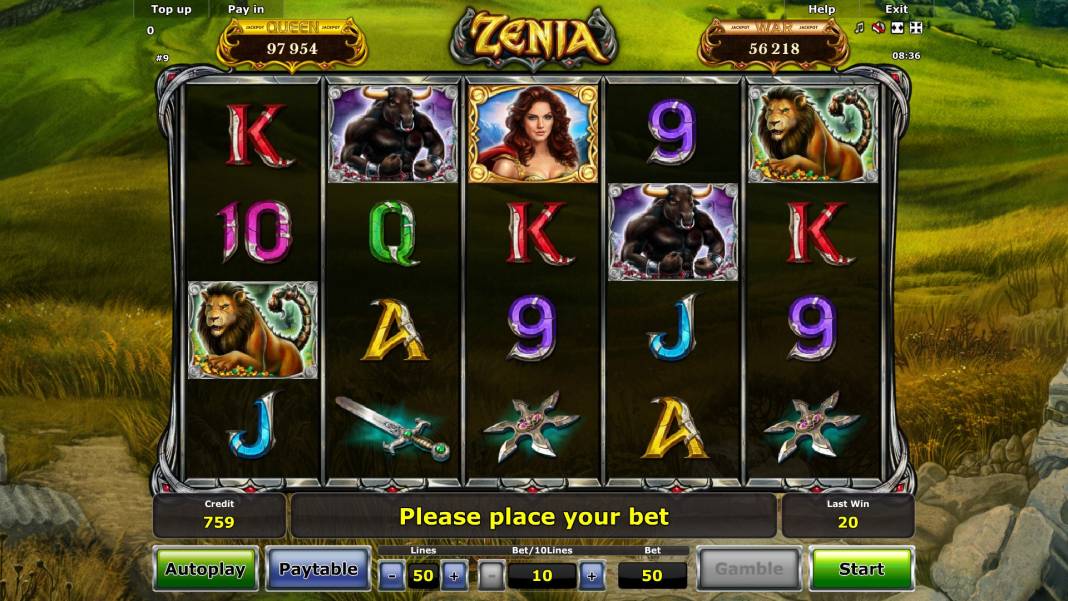Toggle the music note icon

pyautogui.click(x=859, y=28)
